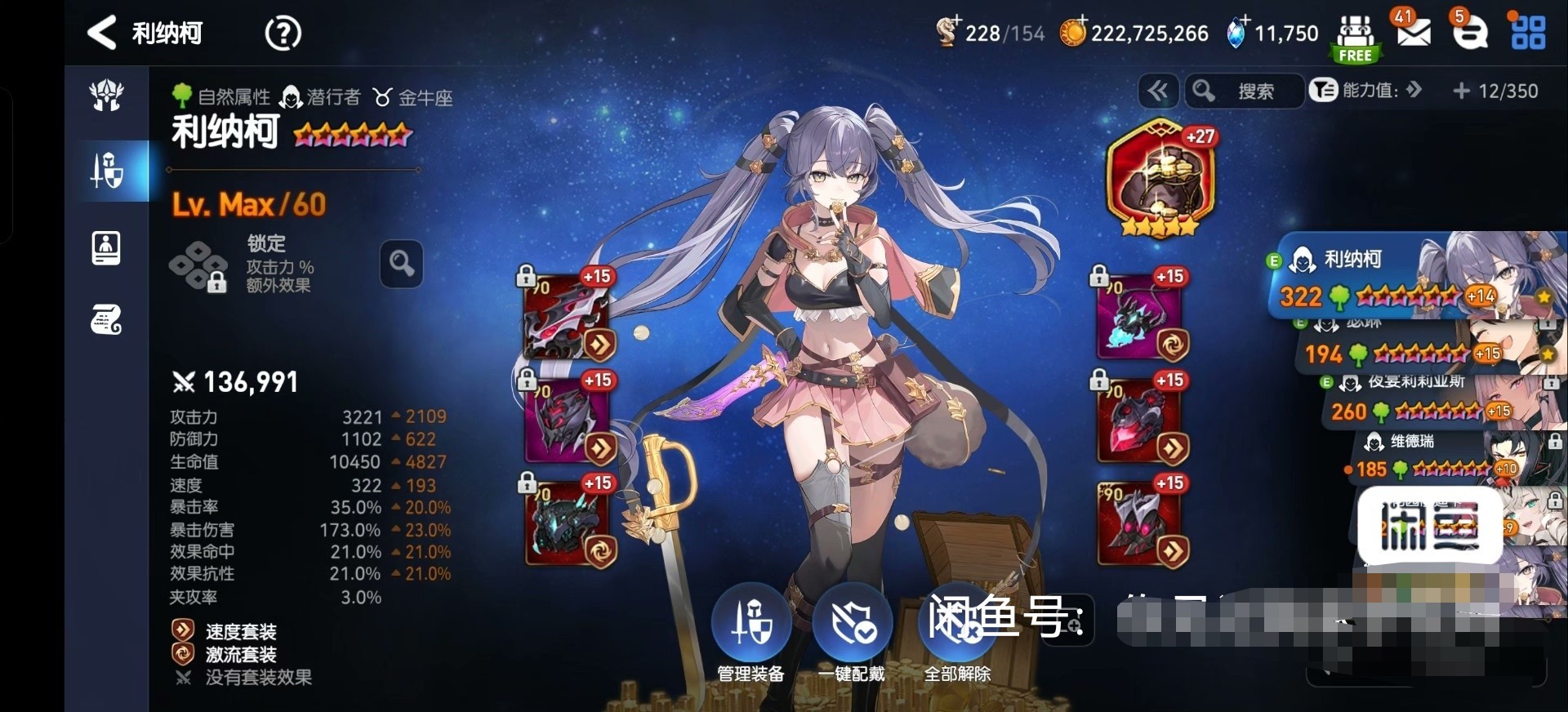Go back using the top-left arrow
Screen dimensions: 1568x712
[x=102, y=33]
